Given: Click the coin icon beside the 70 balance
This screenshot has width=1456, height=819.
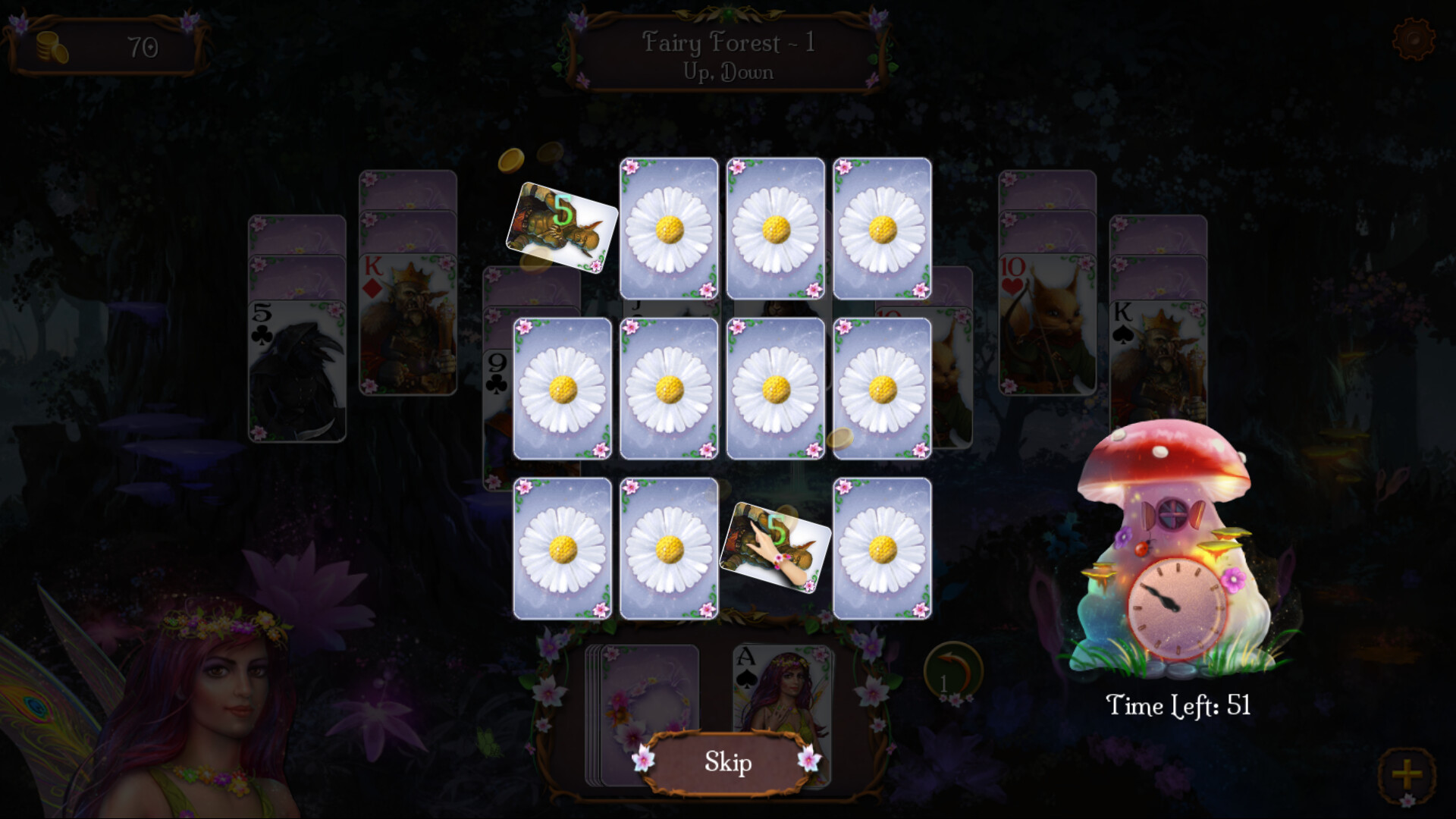Looking at the screenshot, I should 50,45.
